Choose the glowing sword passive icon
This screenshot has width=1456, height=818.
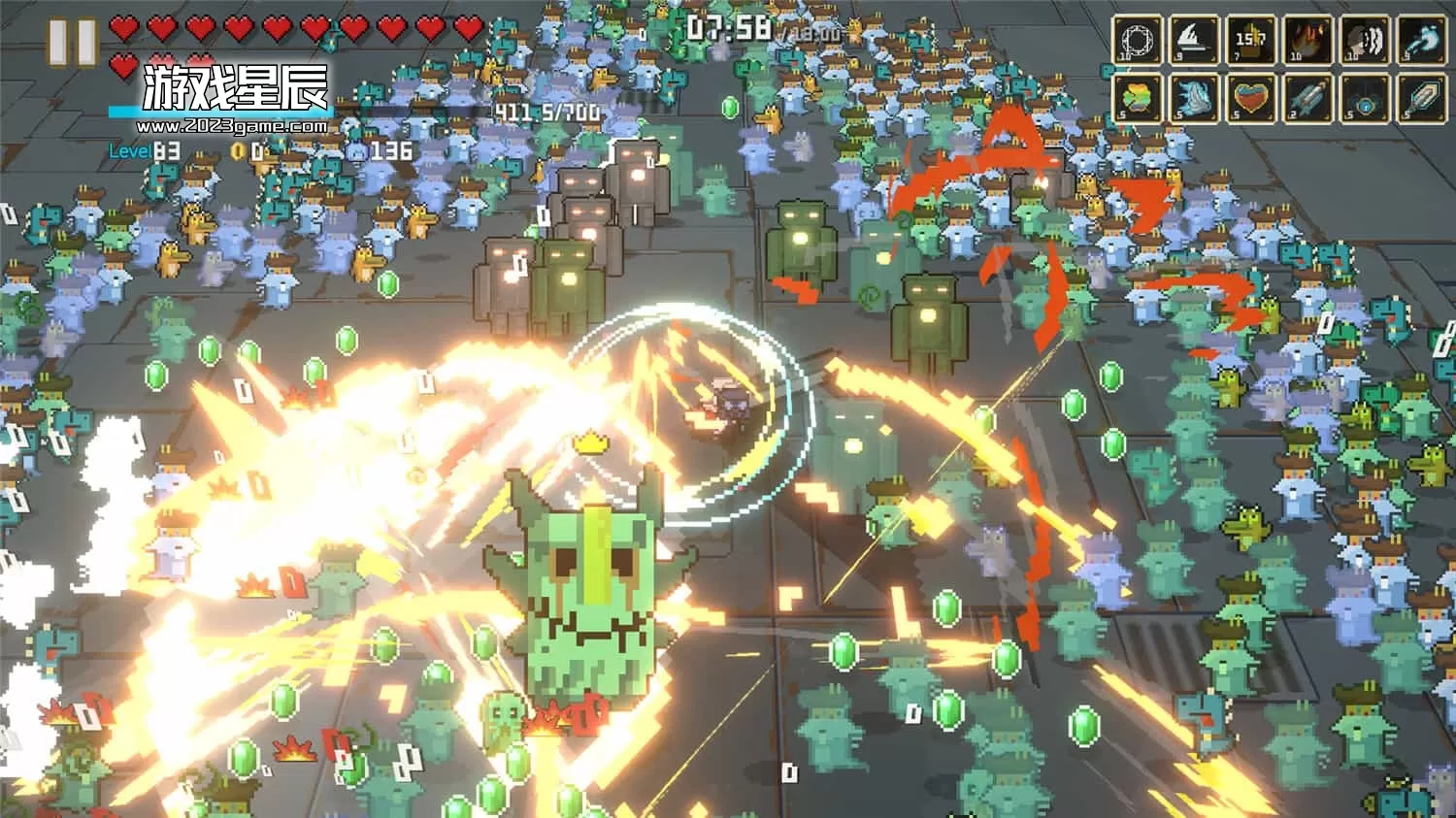pos(1422,98)
